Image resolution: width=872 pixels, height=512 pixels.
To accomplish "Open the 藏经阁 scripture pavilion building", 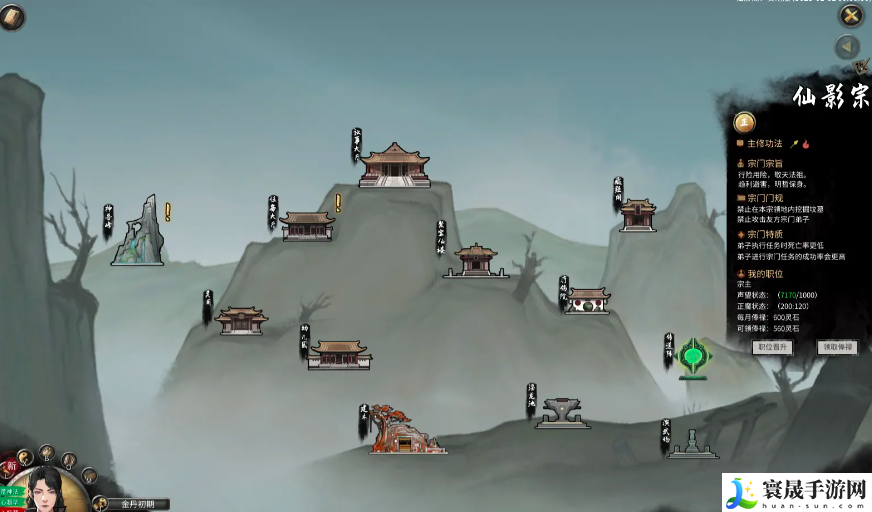I will pyautogui.click(x=637, y=214).
